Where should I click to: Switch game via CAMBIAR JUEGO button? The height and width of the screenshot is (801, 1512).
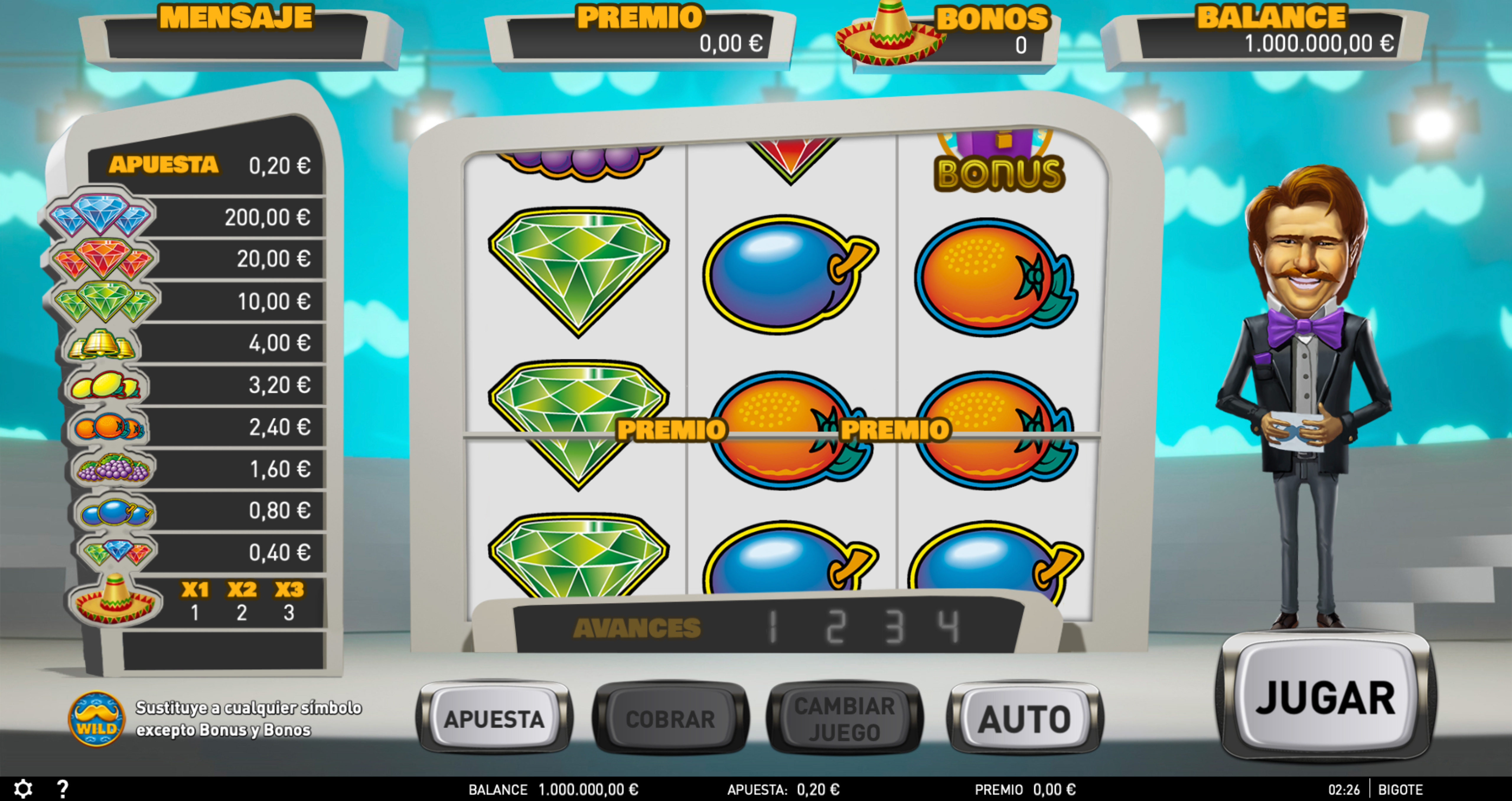click(844, 718)
